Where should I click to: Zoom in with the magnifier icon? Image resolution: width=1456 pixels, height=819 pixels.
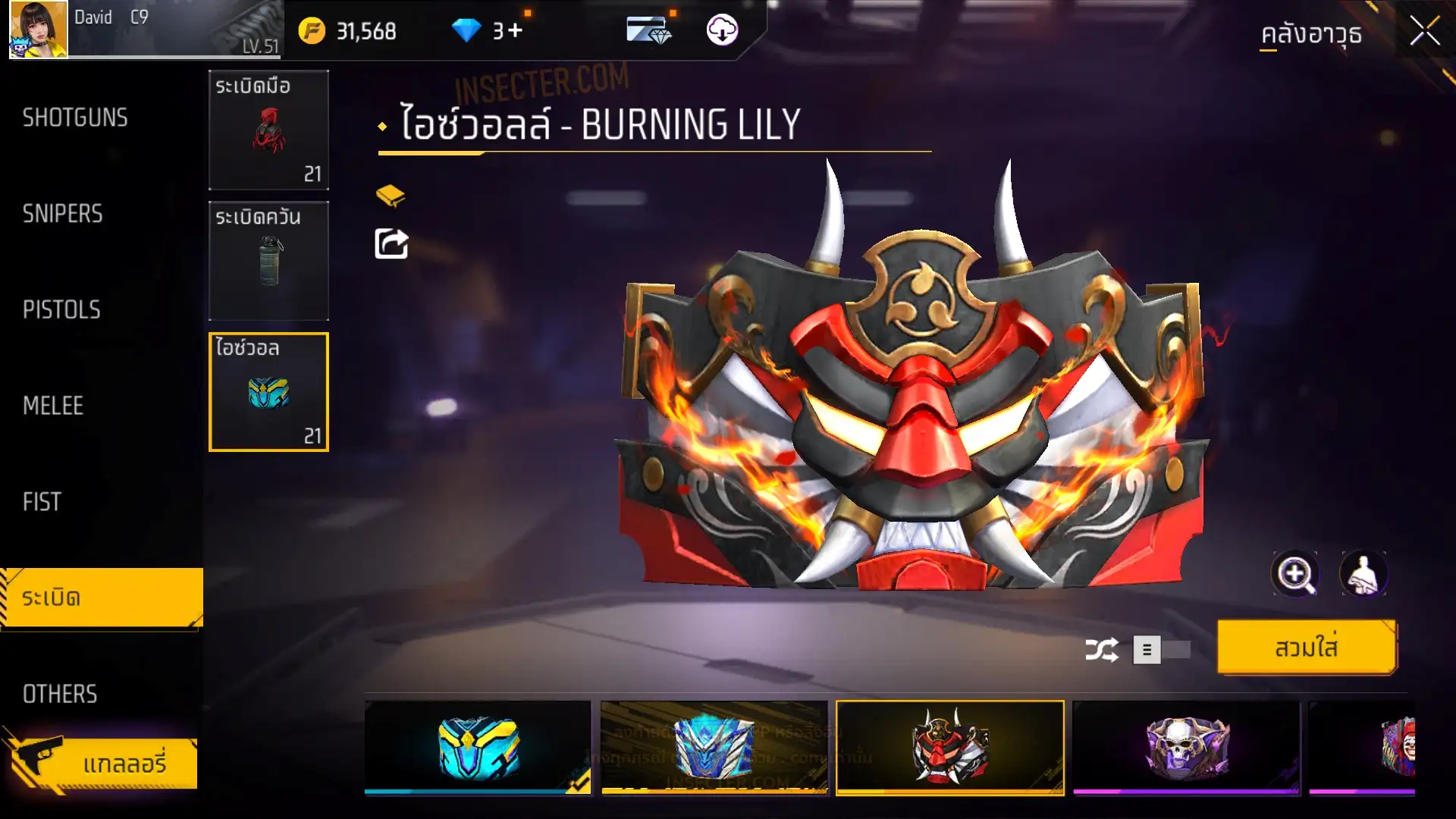tap(1294, 574)
